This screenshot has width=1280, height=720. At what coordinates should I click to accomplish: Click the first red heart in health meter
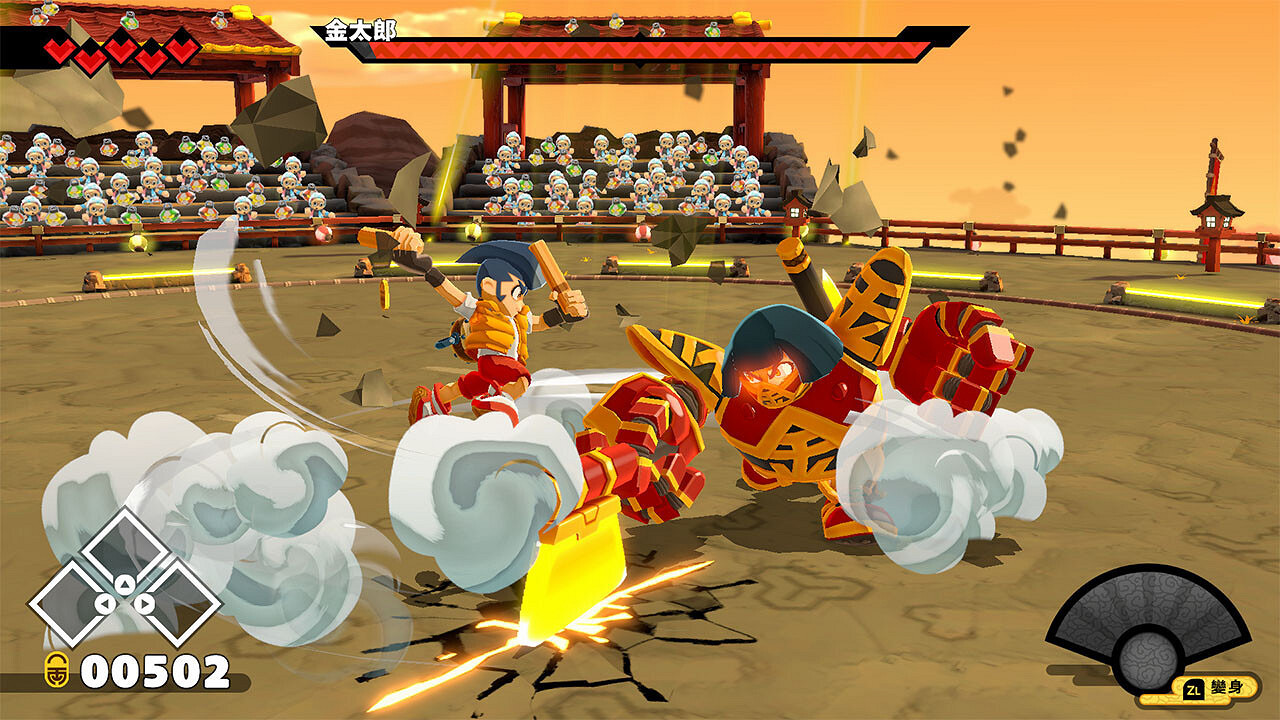pyautogui.click(x=58, y=47)
